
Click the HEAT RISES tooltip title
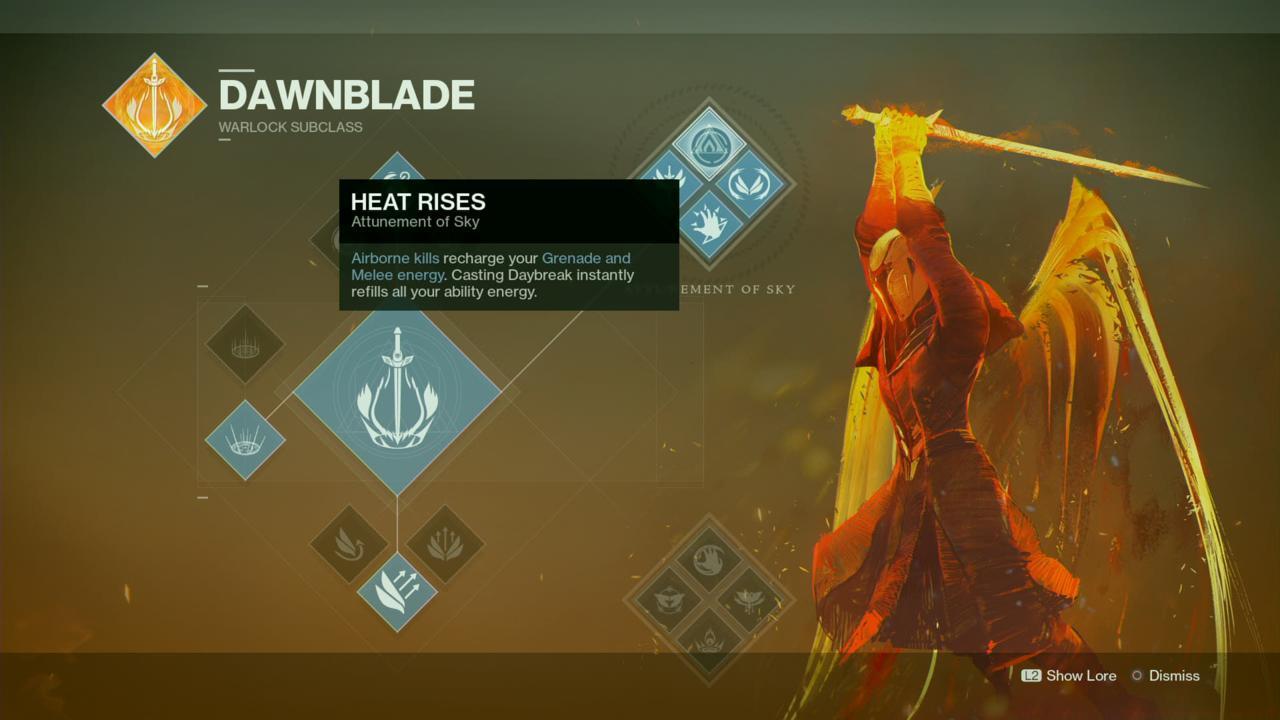point(418,202)
